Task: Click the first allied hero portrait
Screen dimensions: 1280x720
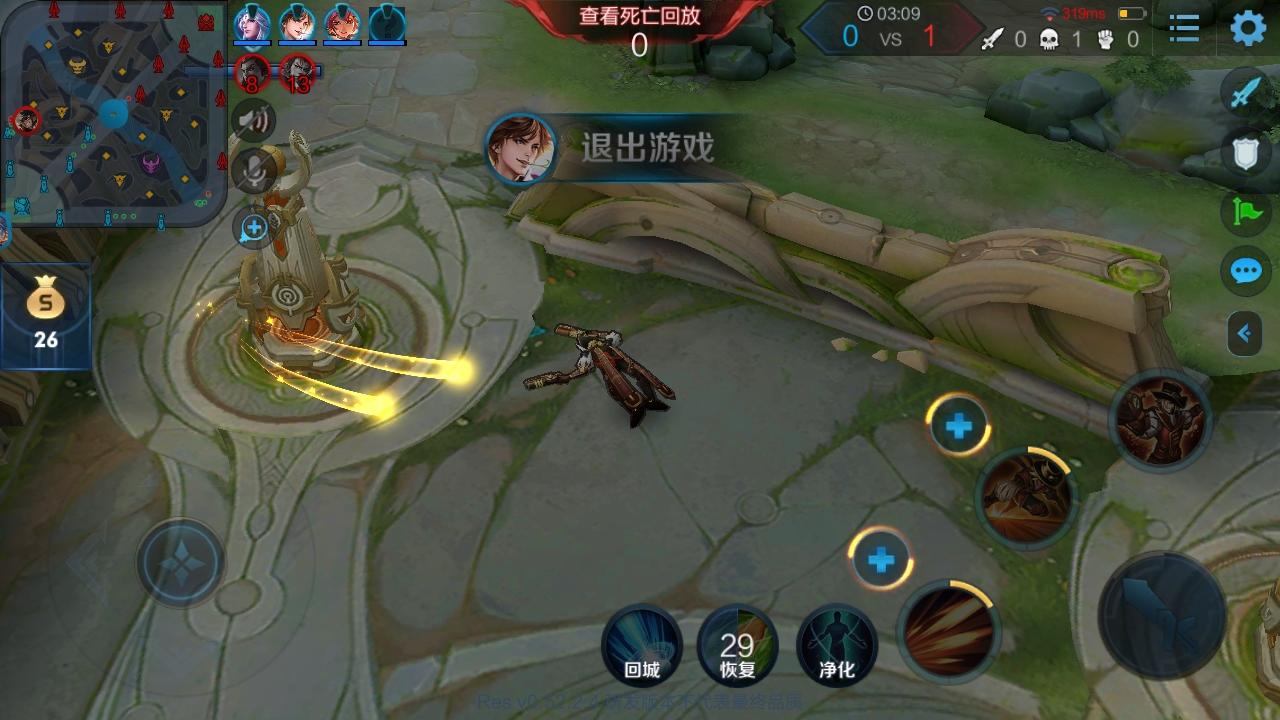Action: coord(251,24)
